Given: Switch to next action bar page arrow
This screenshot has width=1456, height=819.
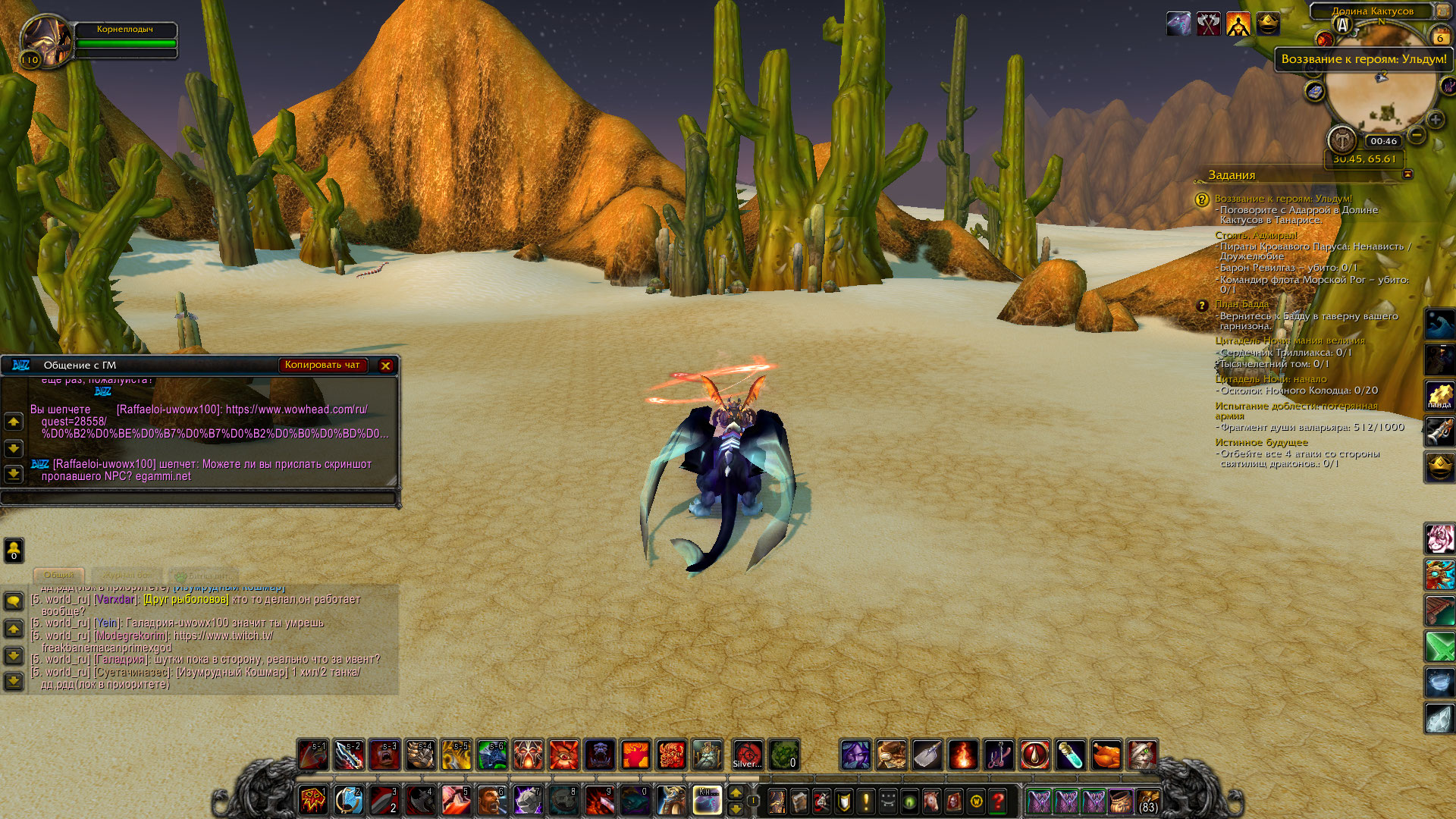Looking at the screenshot, I should [x=736, y=792].
